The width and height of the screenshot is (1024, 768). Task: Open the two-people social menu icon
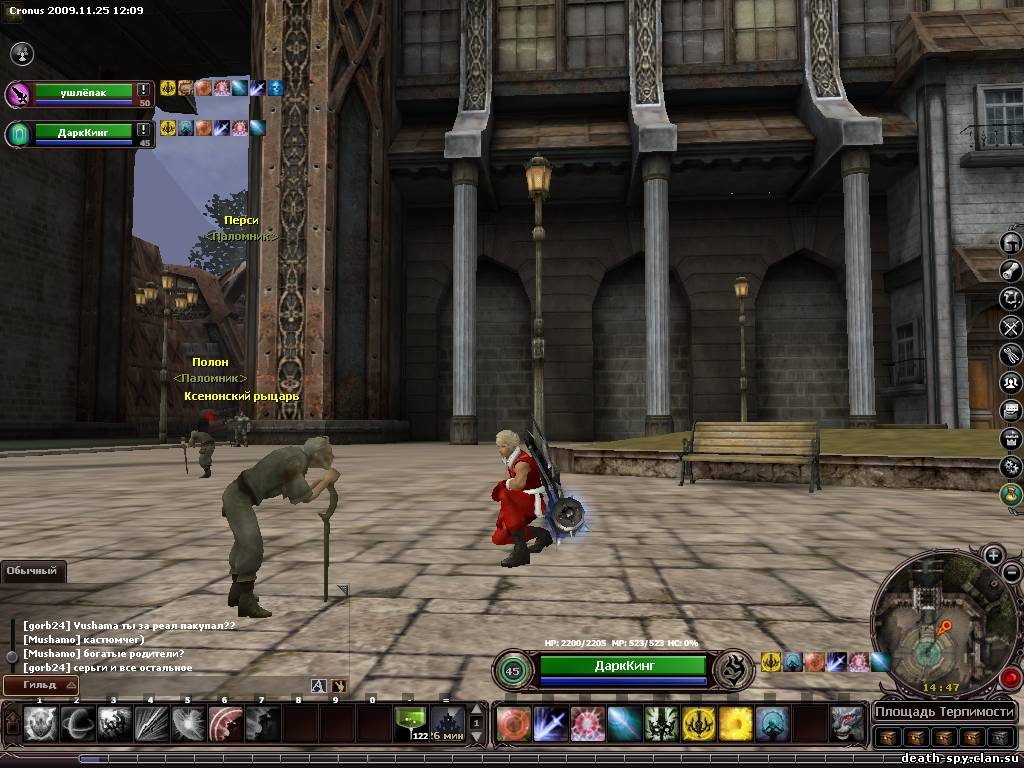(x=1011, y=382)
